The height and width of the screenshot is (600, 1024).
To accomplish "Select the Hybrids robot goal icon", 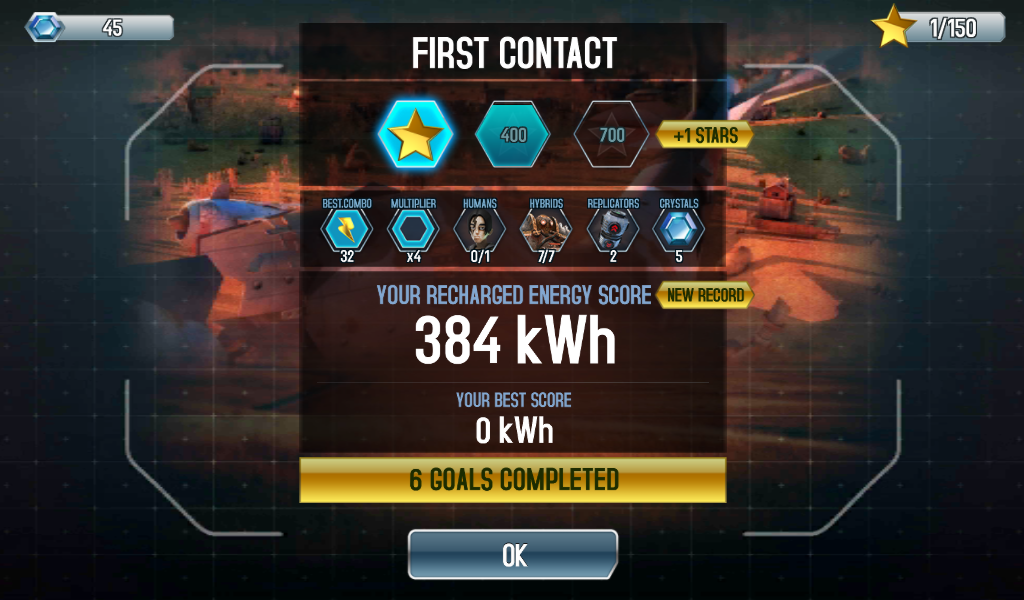I will coord(546,230).
